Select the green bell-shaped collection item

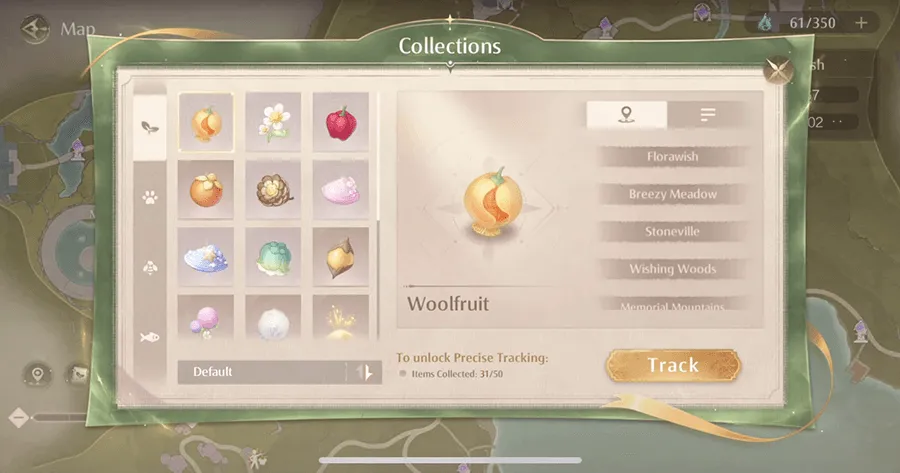coord(273,256)
